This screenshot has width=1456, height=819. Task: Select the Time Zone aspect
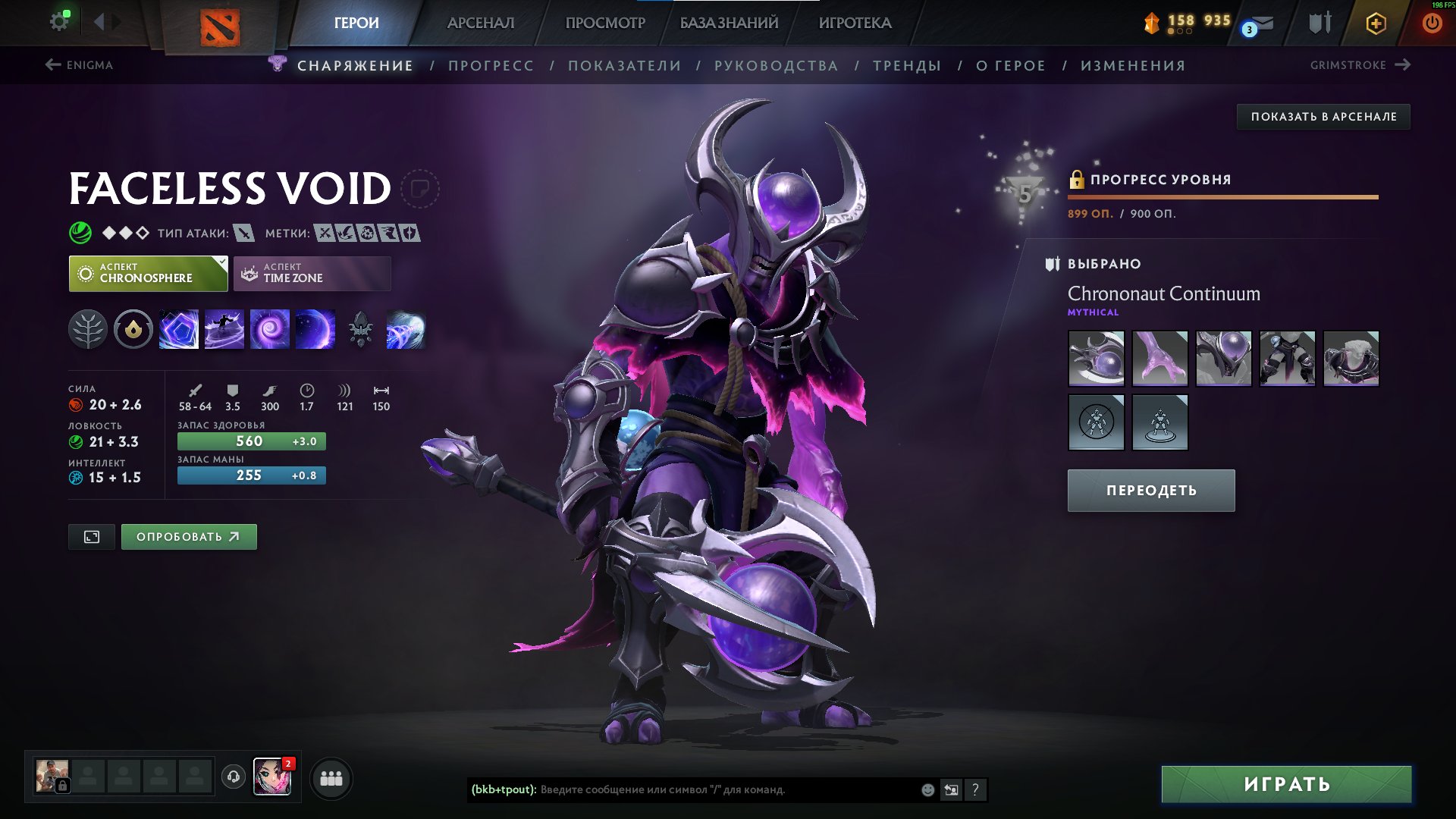311,273
